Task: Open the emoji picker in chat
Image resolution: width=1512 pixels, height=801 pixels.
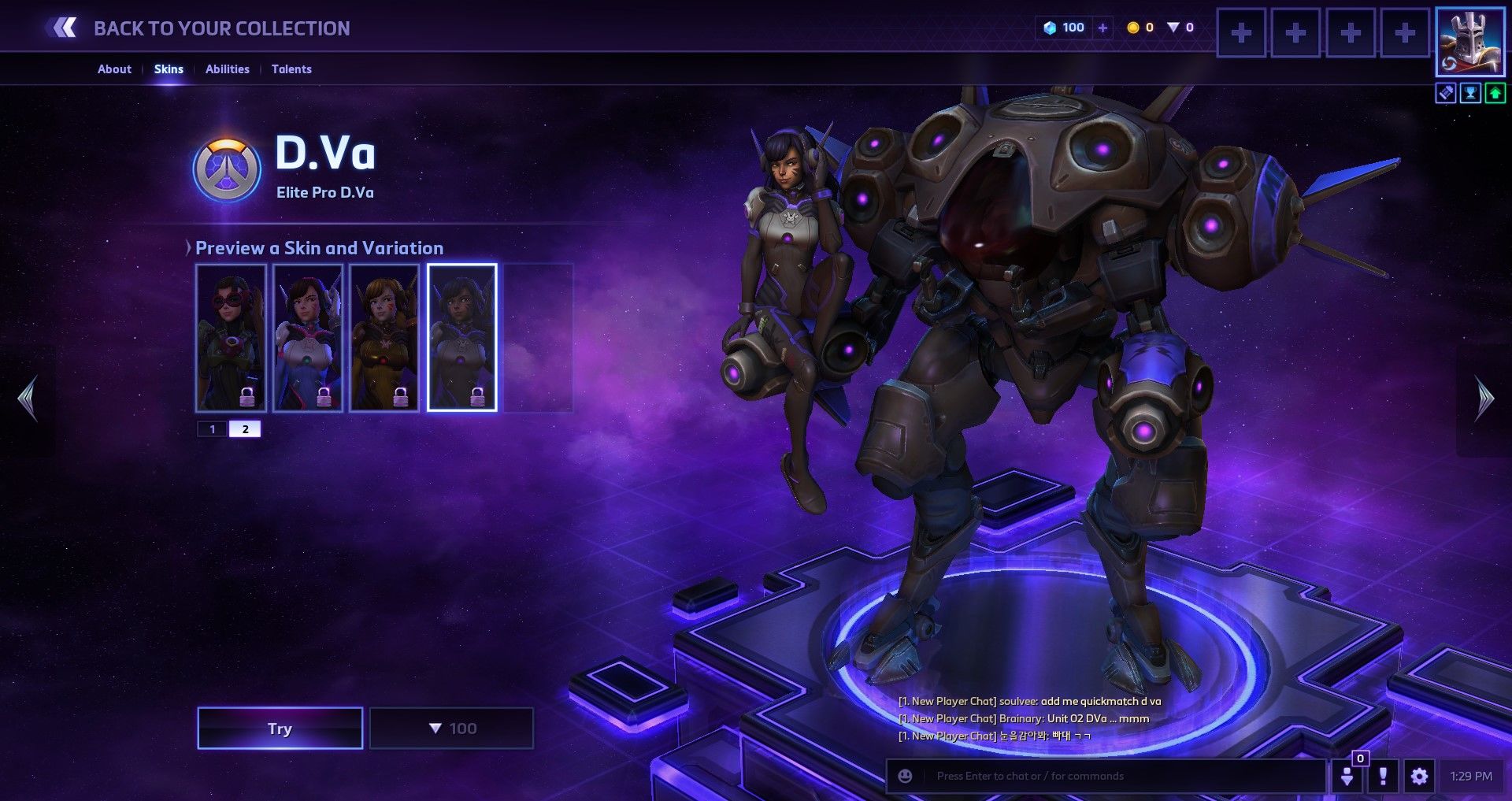Action: point(906,777)
